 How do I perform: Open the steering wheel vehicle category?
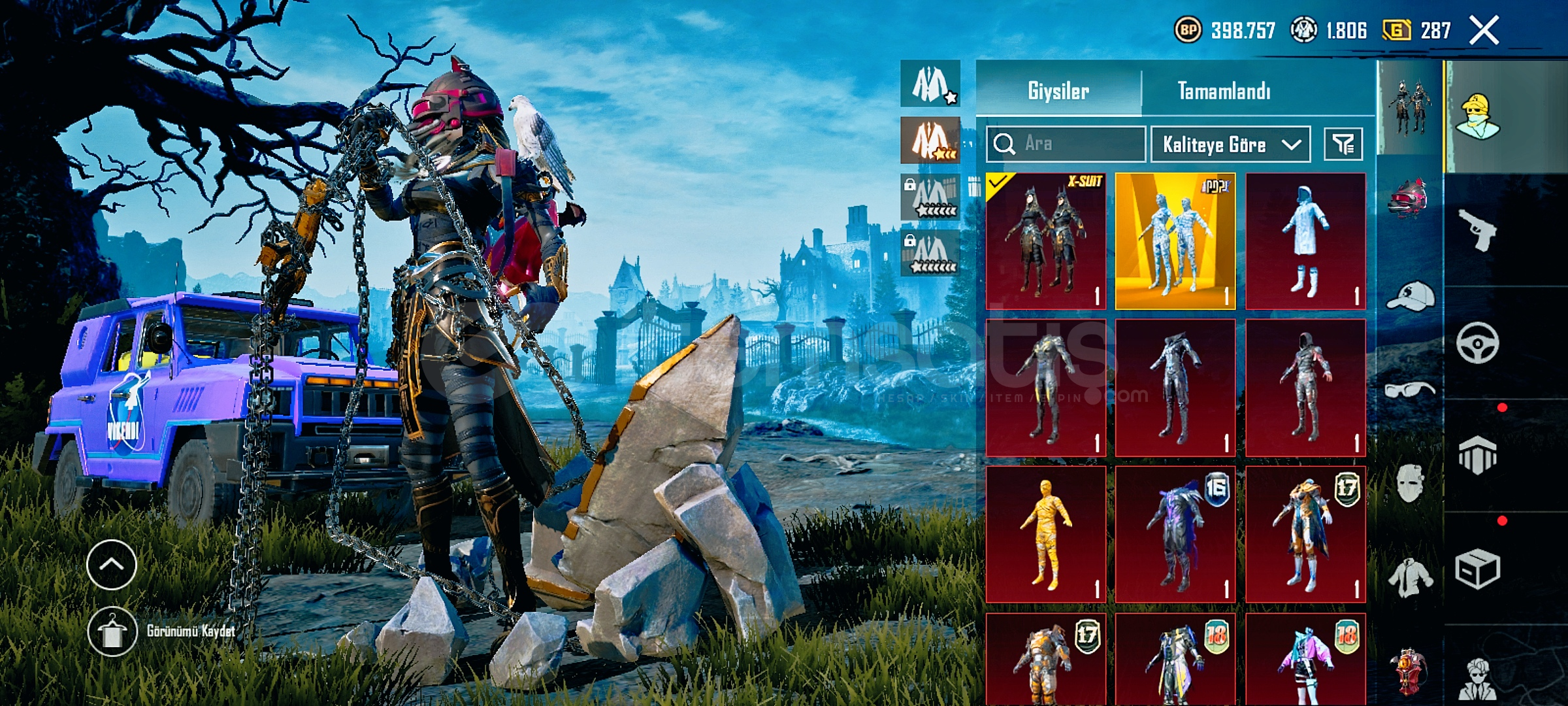coord(1477,343)
